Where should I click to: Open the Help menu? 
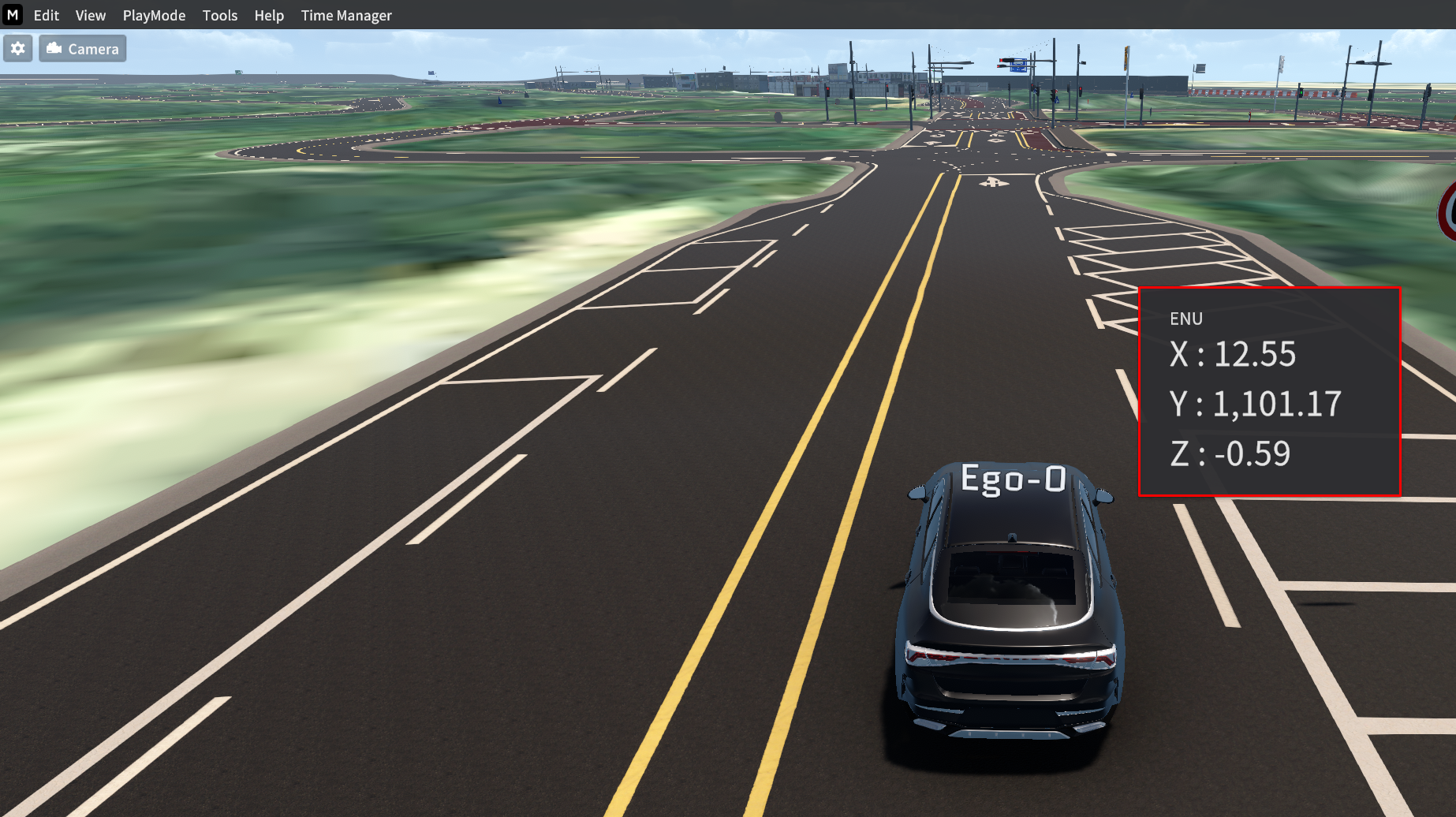coord(268,15)
